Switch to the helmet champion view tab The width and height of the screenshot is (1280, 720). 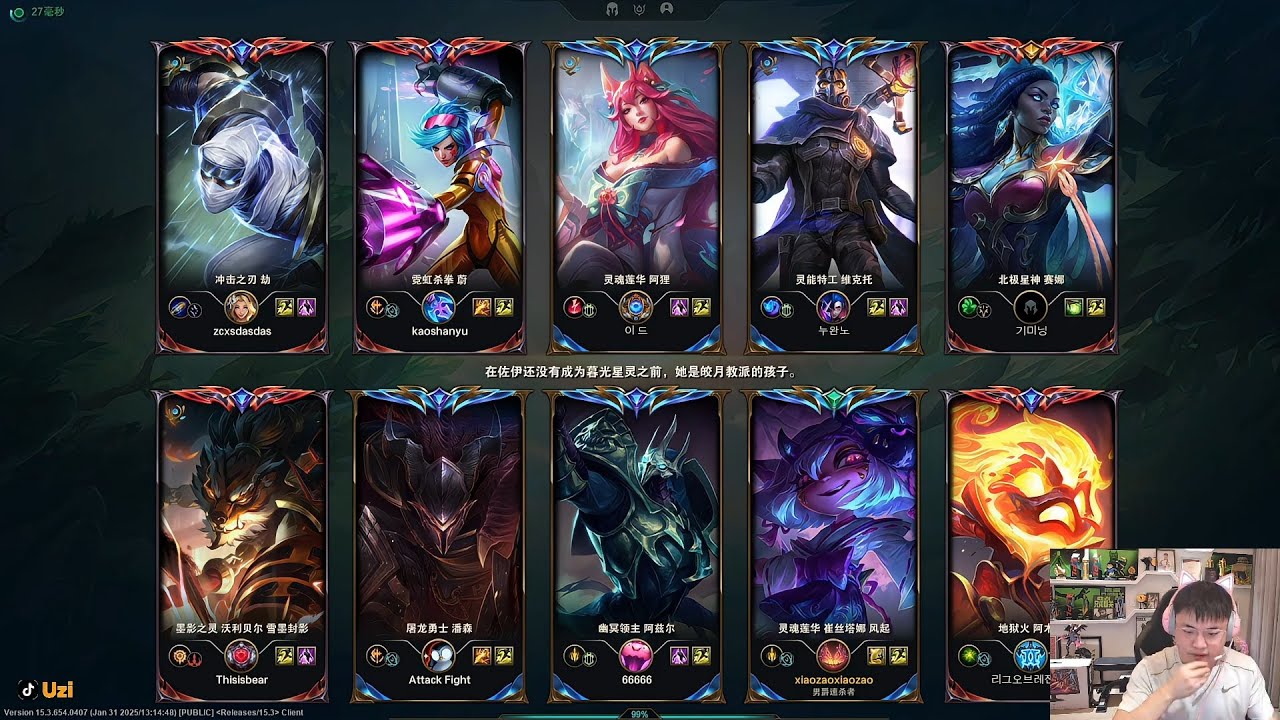coord(612,9)
